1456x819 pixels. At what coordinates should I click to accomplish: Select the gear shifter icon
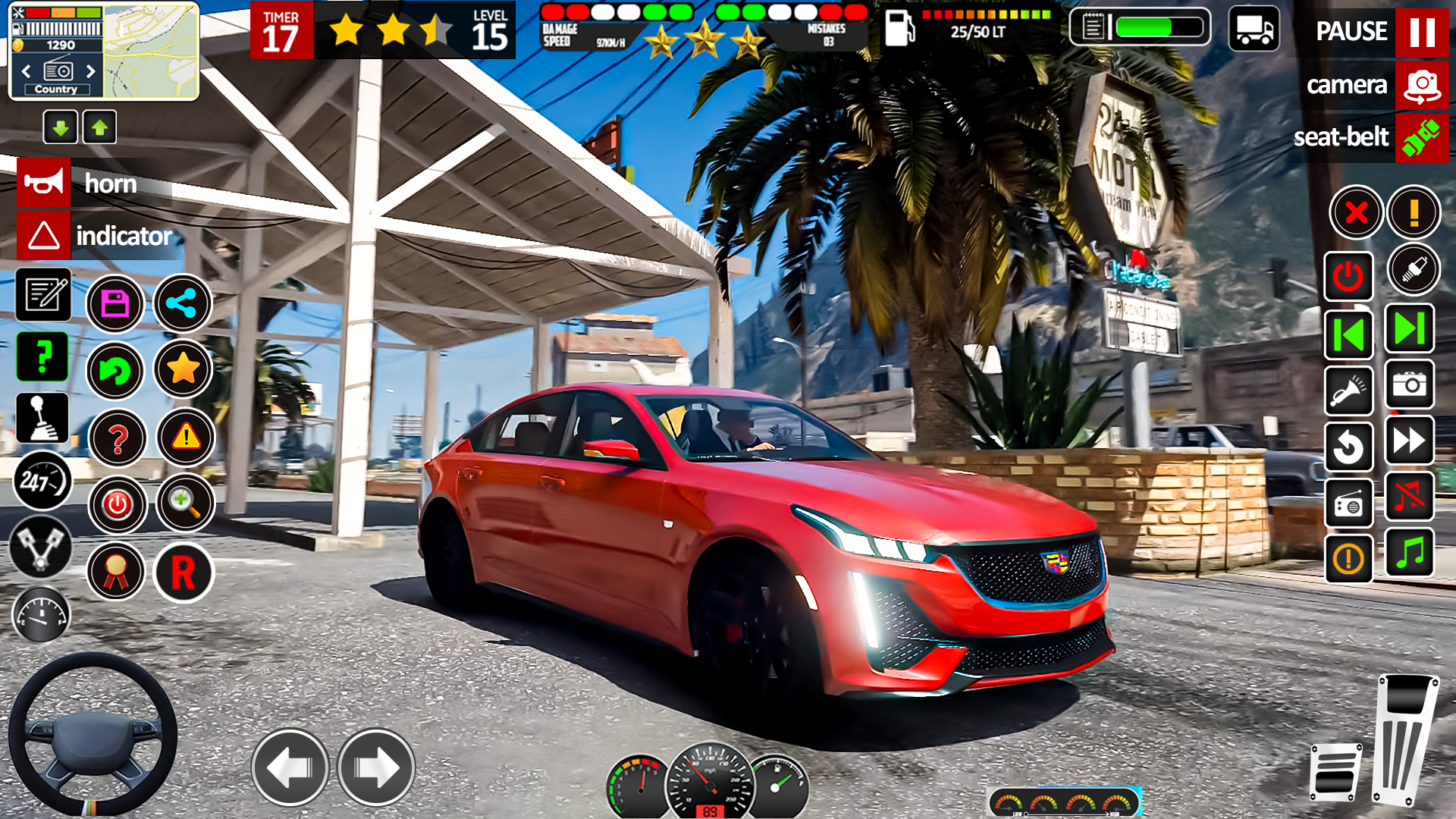click(43, 416)
